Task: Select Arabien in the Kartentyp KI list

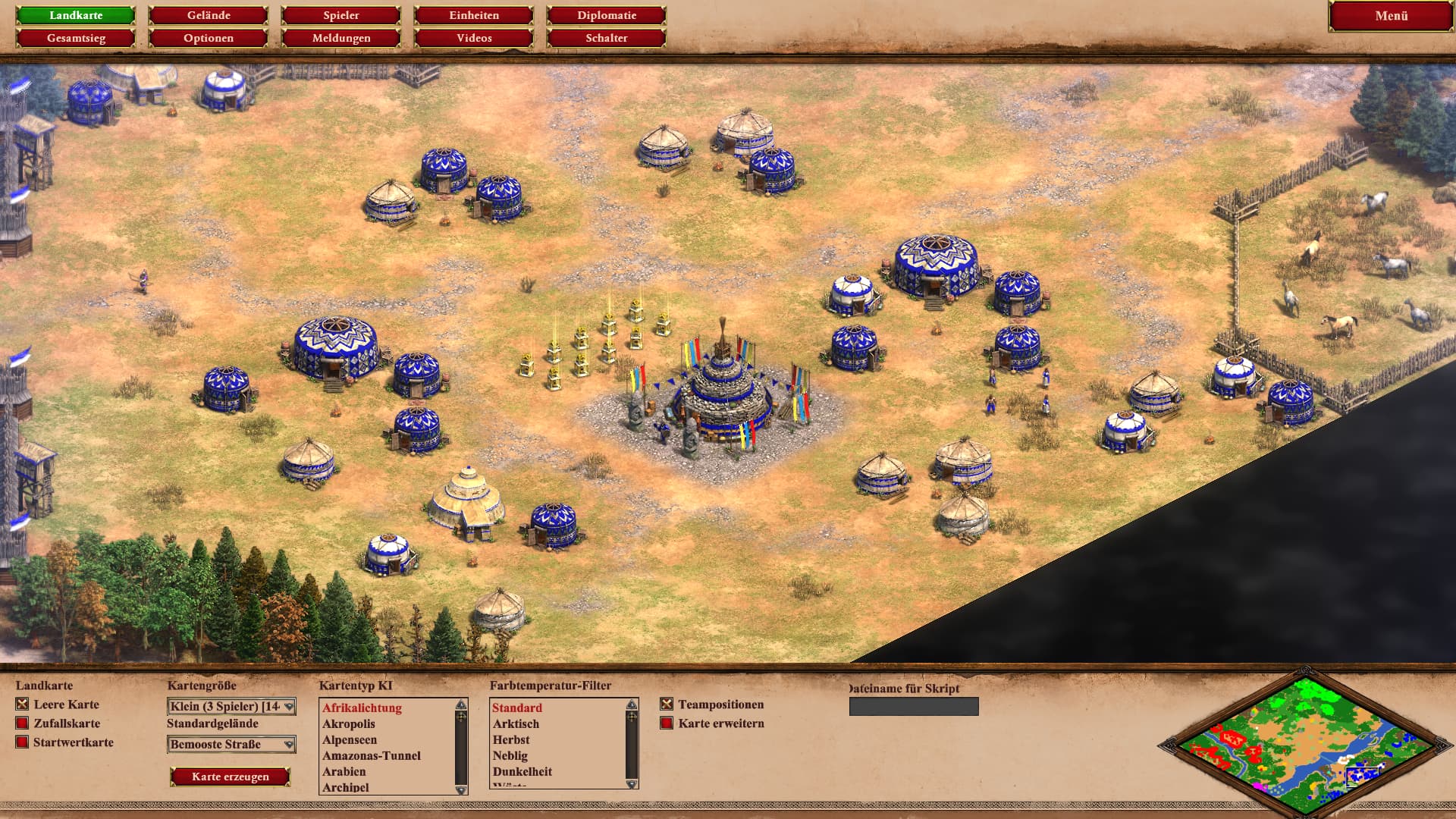Action: pyautogui.click(x=344, y=771)
